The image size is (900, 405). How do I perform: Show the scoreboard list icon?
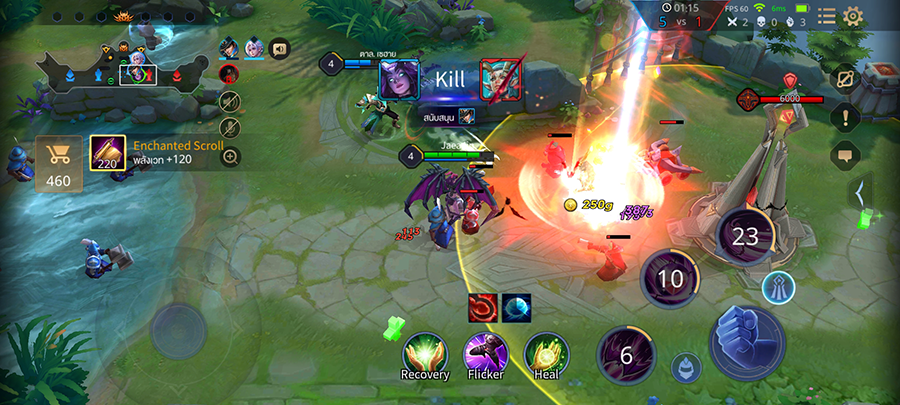click(x=826, y=16)
